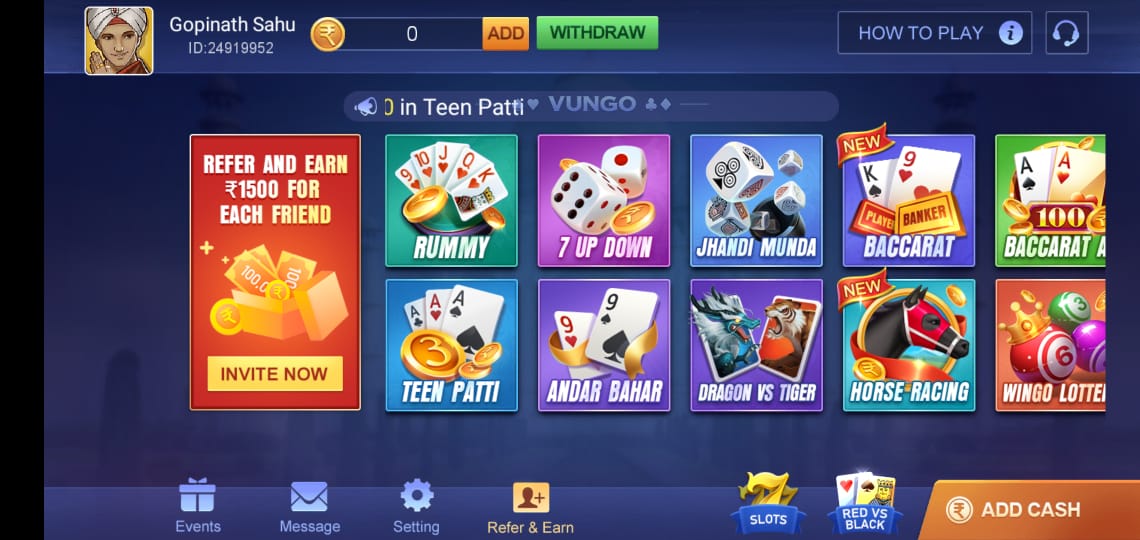1140x540 pixels.
Task: Enter Dragon vs Tiger
Action: 756,345
